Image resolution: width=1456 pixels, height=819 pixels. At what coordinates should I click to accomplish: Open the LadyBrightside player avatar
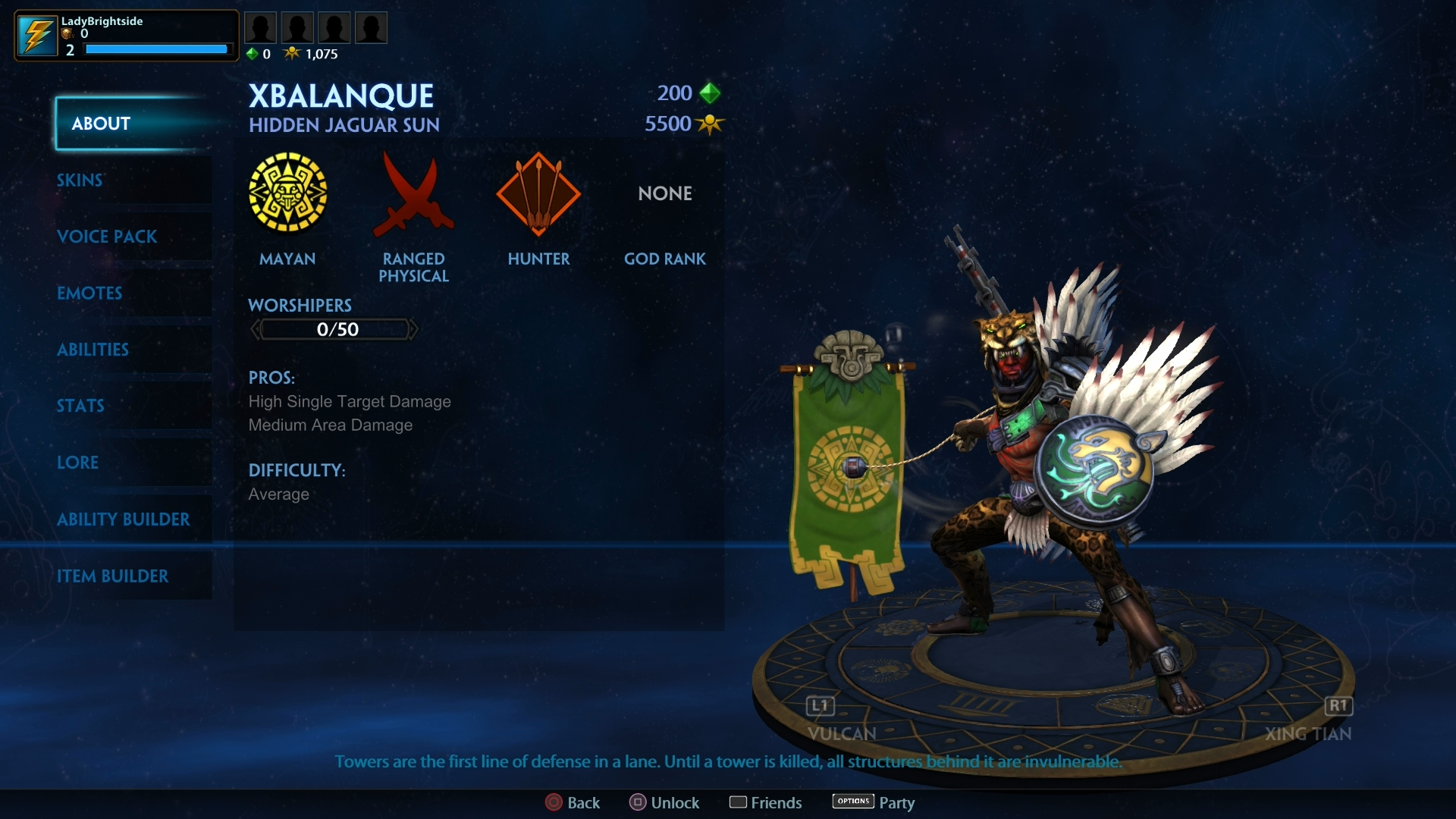[38, 34]
